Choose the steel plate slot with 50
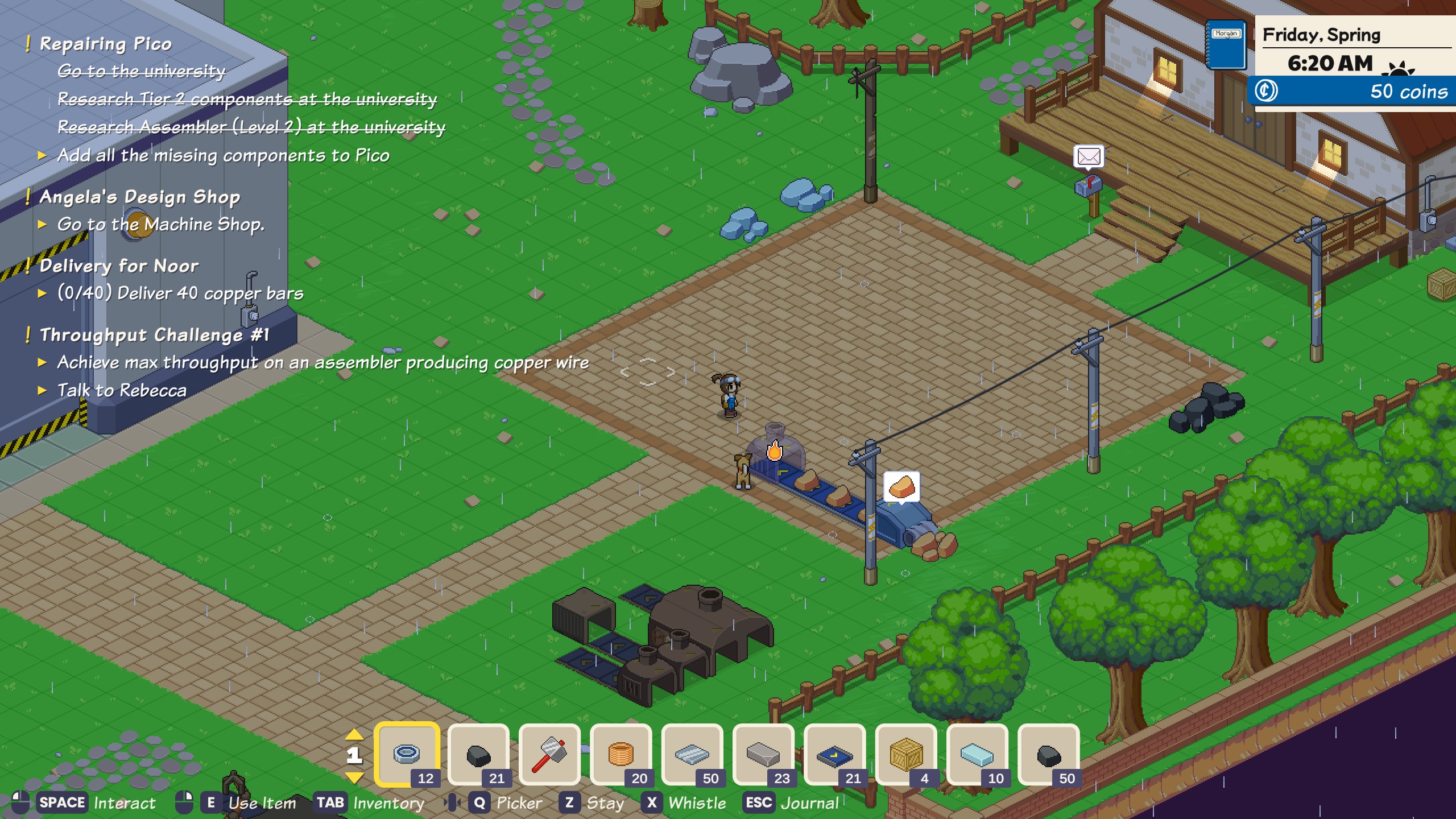 [x=692, y=755]
